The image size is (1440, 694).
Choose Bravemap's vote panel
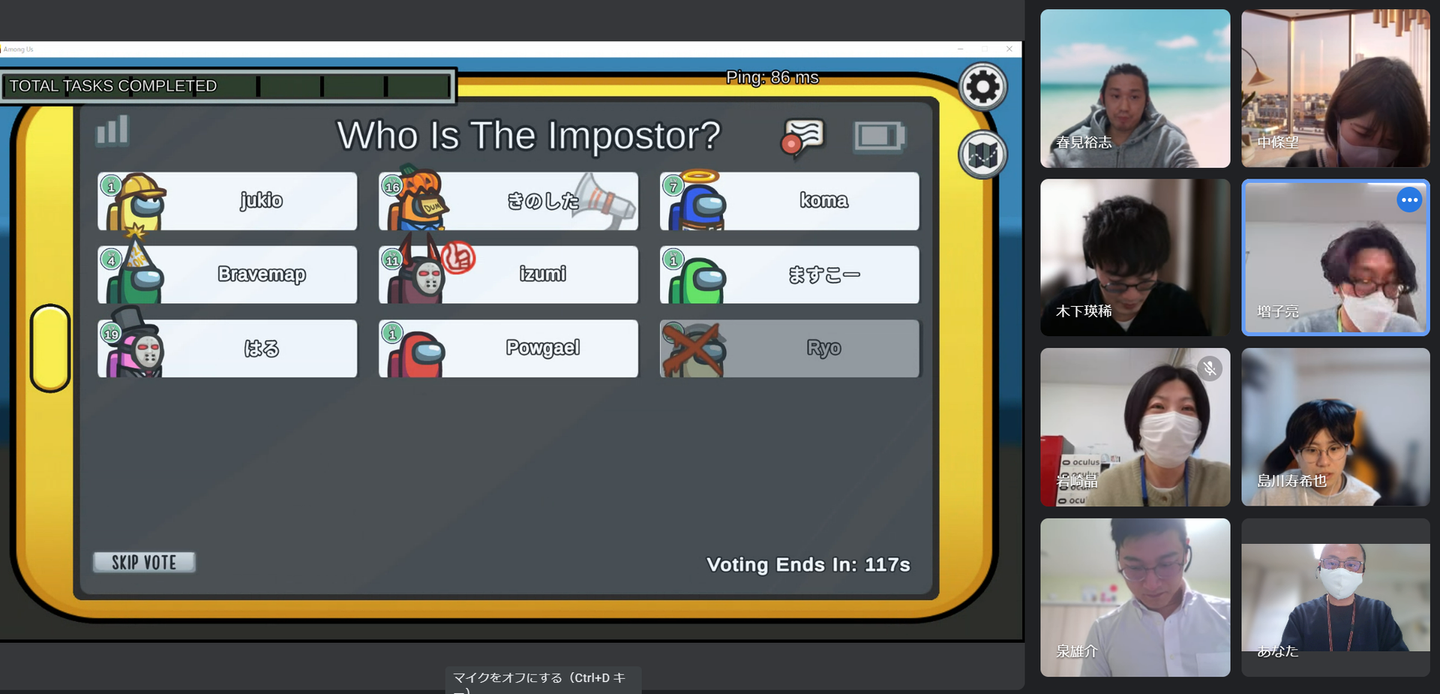pyautogui.click(x=228, y=275)
